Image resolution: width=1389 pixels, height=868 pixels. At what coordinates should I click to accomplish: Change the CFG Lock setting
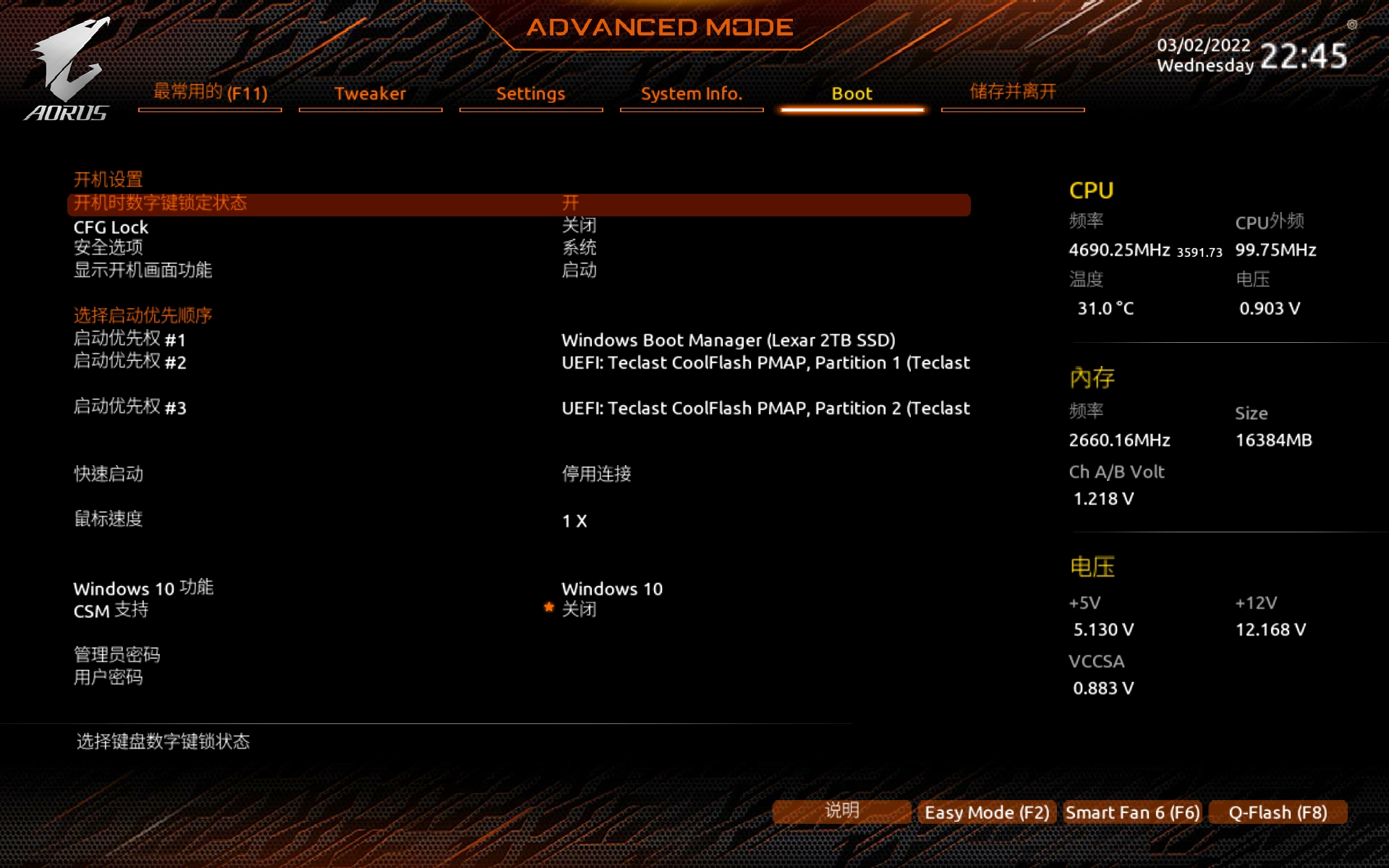111,227
